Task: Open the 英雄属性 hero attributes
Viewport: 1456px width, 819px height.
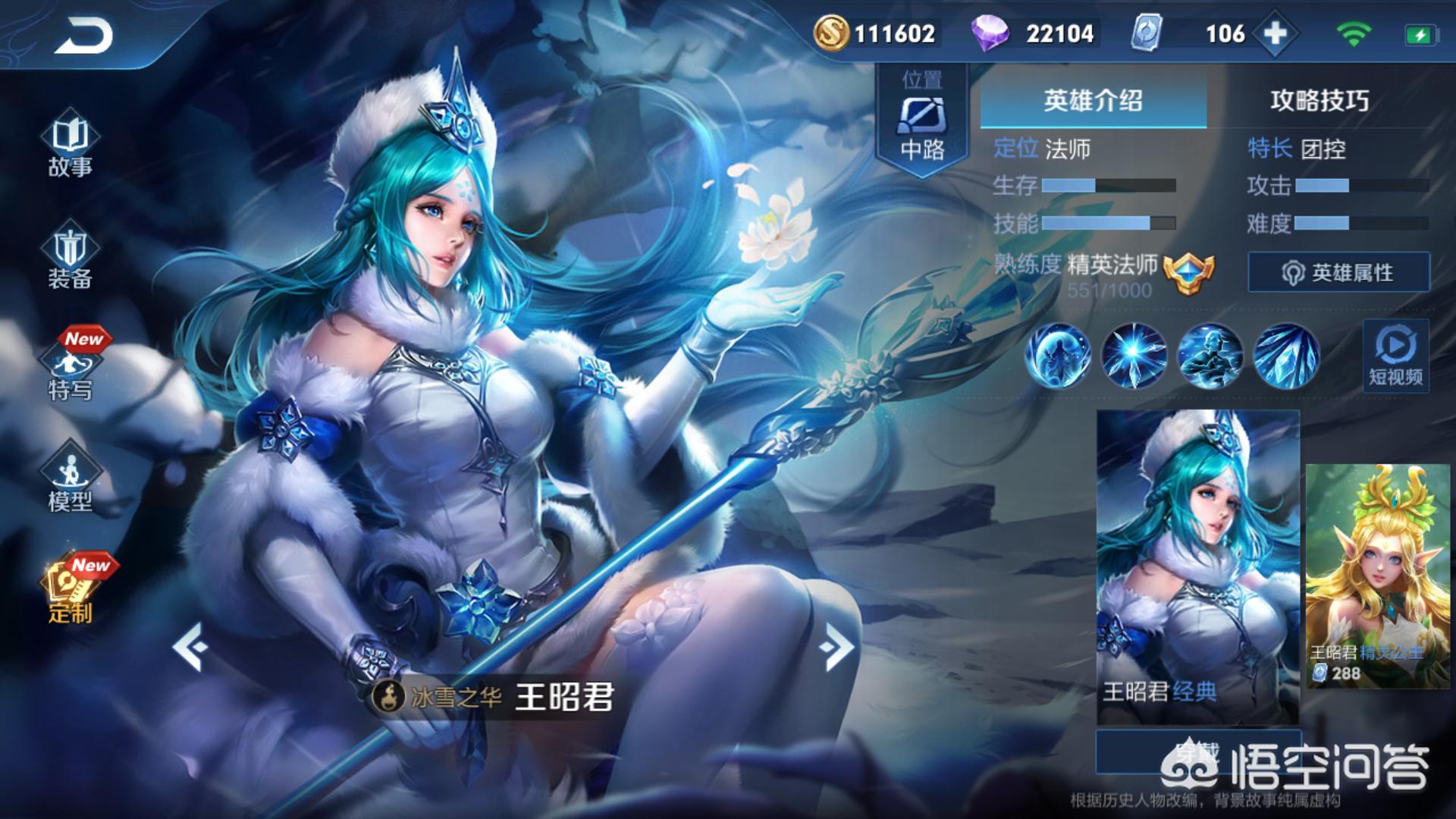Action: coord(1338,272)
